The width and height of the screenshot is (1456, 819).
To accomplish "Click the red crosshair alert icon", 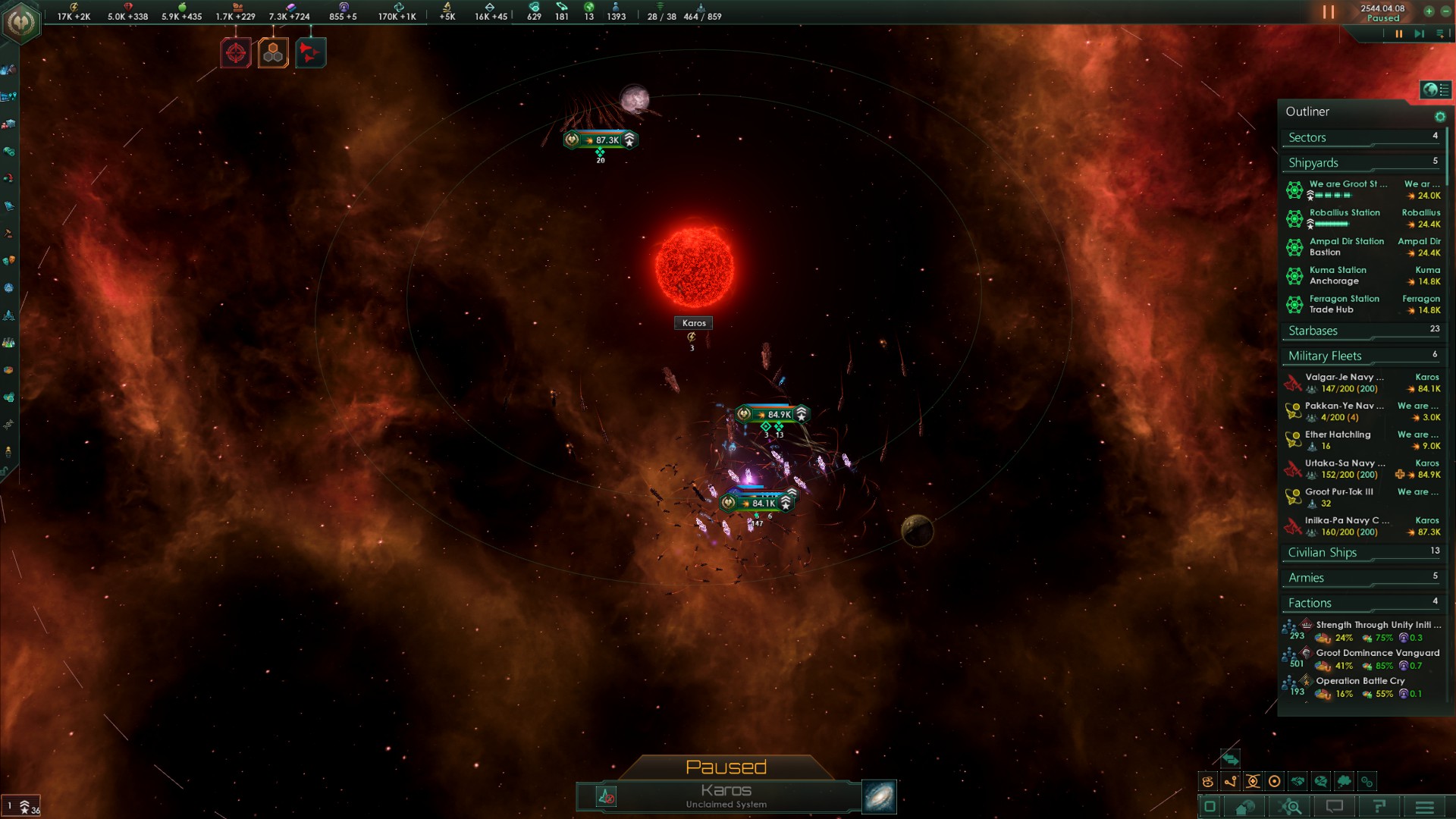I will 236,53.
